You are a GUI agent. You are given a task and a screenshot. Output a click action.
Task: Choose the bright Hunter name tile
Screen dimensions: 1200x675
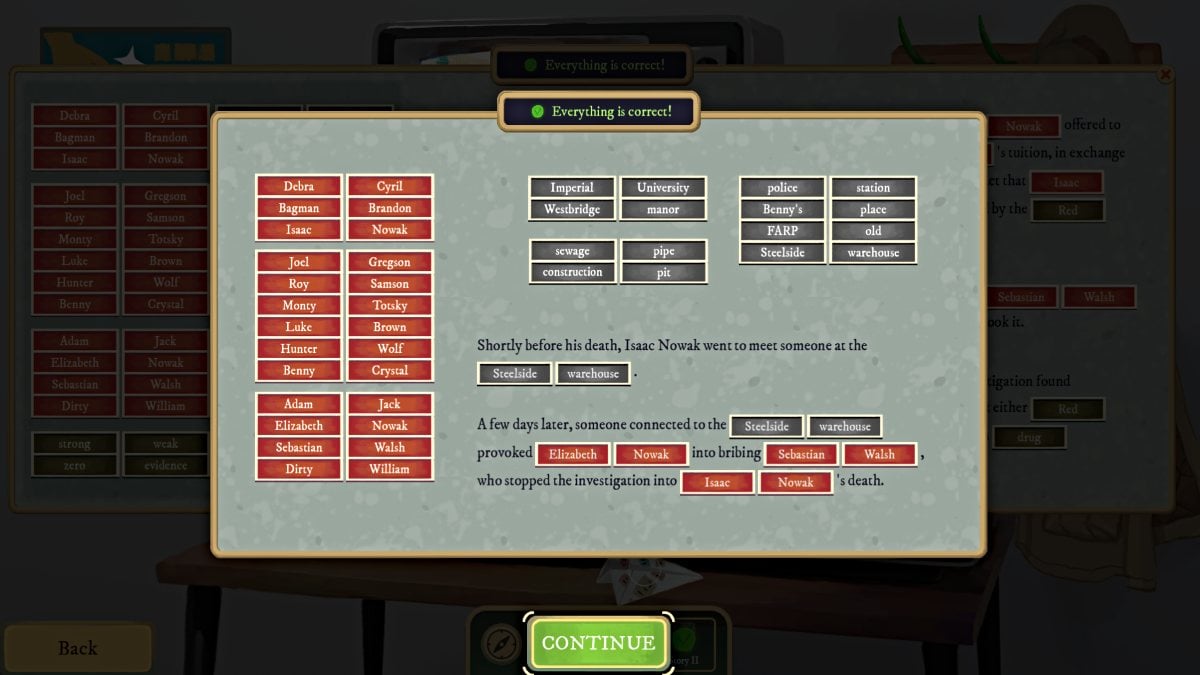point(299,349)
